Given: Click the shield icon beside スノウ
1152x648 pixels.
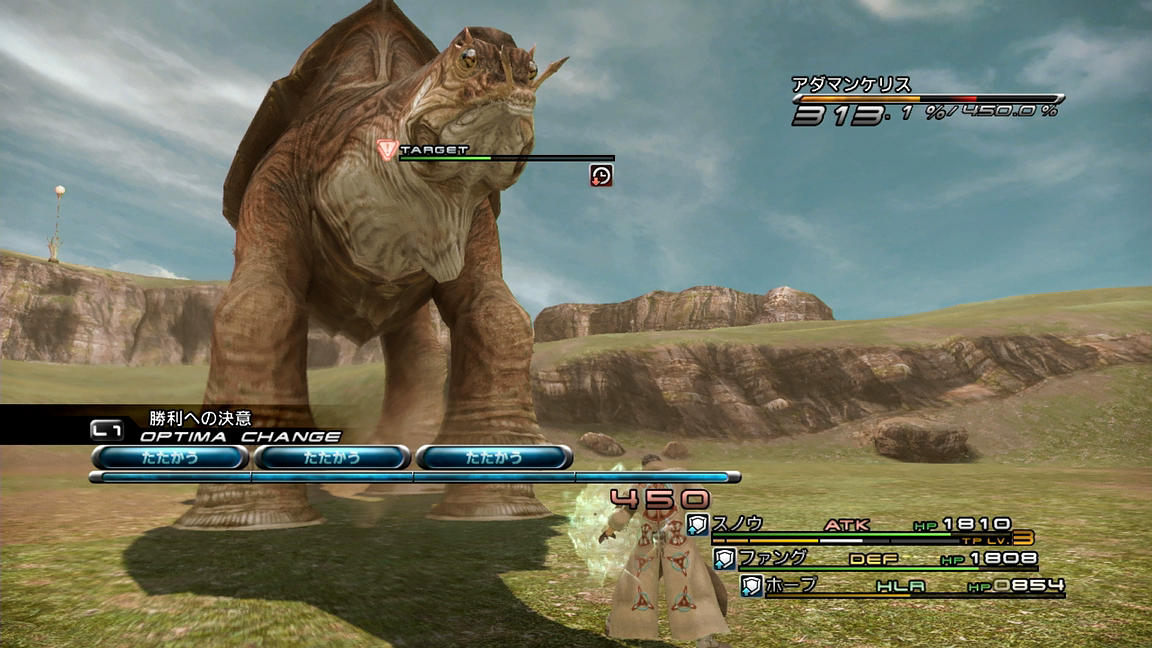Looking at the screenshot, I should coord(697,525).
